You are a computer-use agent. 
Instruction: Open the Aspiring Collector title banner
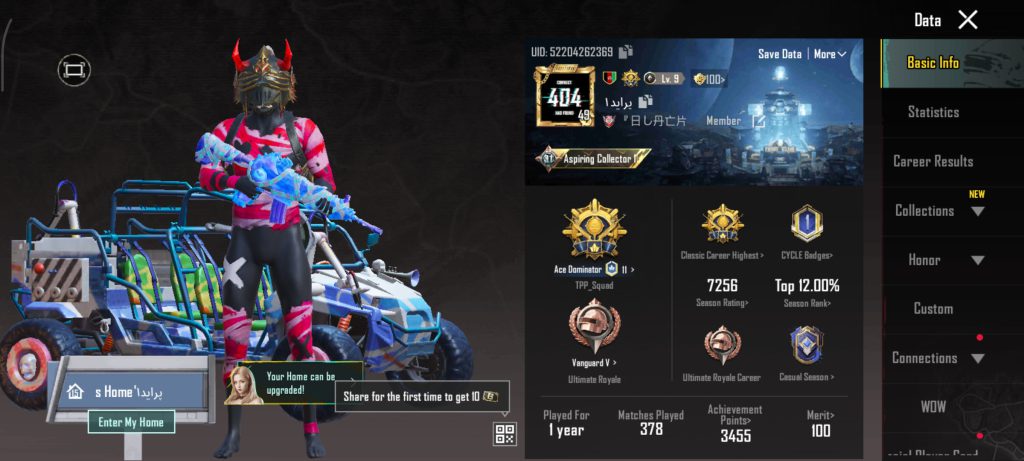coord(594,158)
